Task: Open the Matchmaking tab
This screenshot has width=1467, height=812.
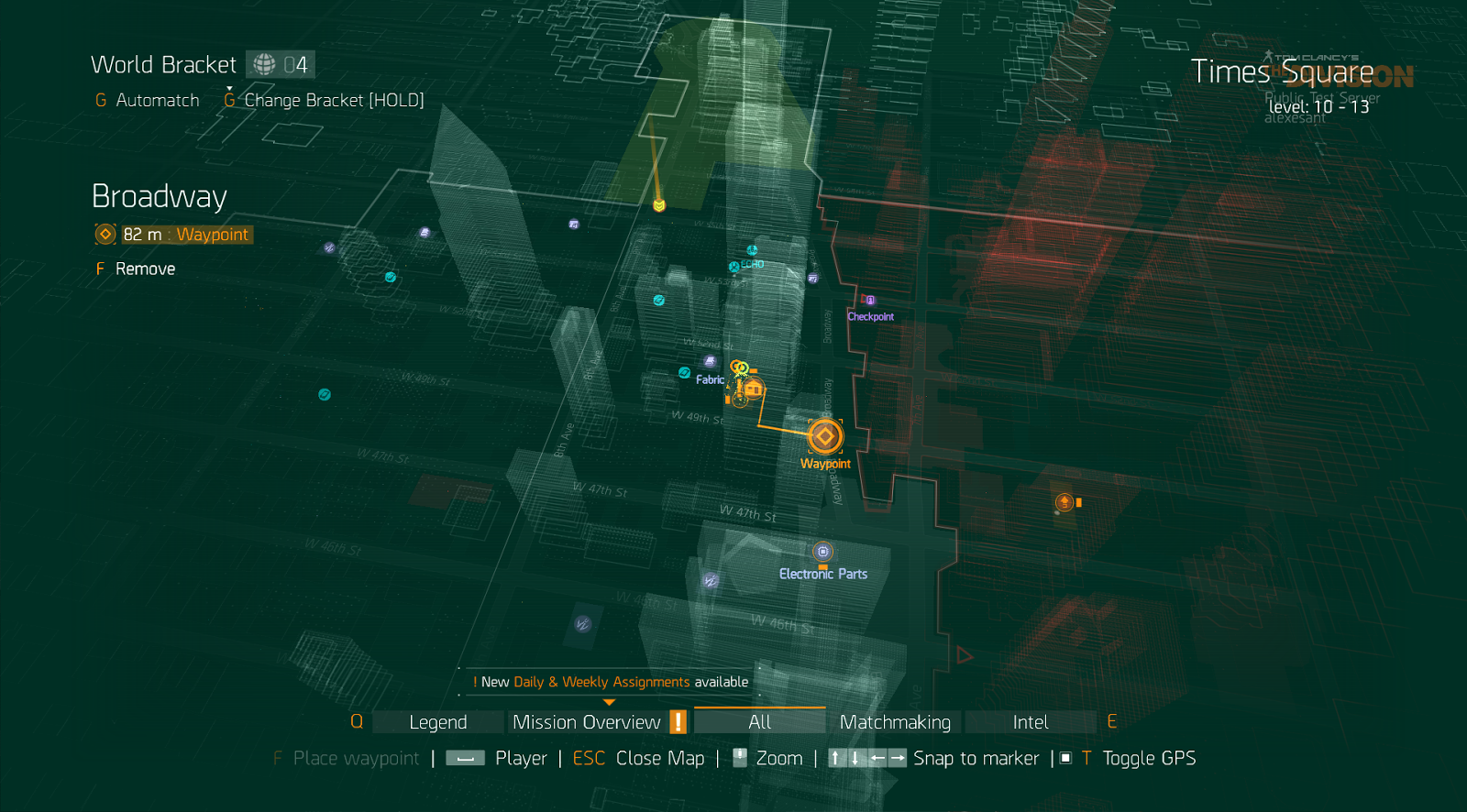Action: [895, 721]
